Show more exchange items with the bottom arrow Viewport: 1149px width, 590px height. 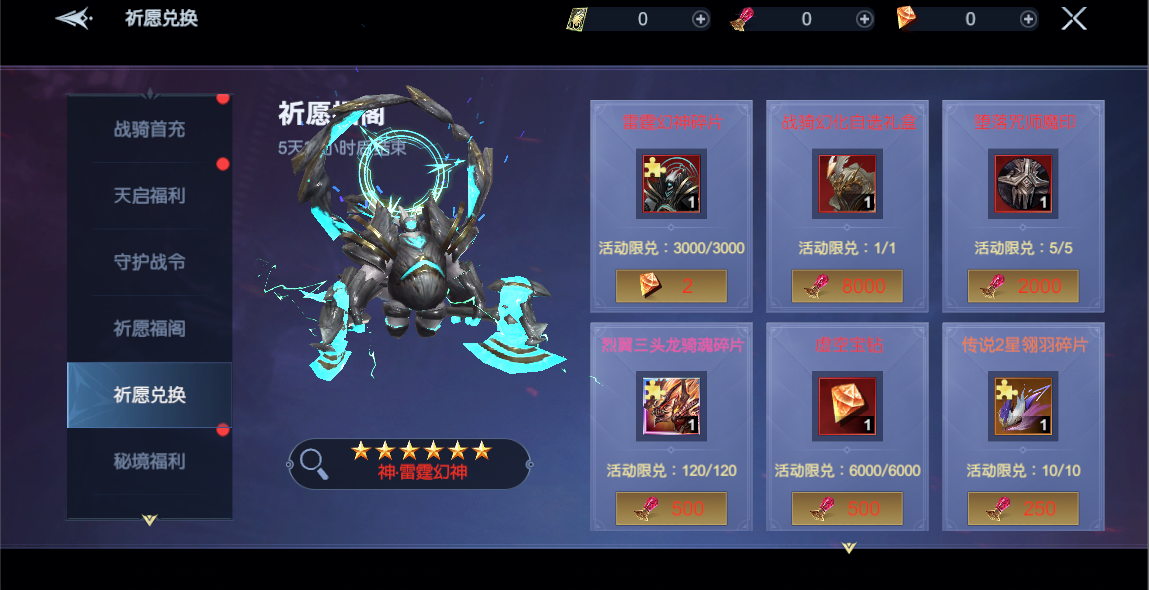tap(849, 547)
